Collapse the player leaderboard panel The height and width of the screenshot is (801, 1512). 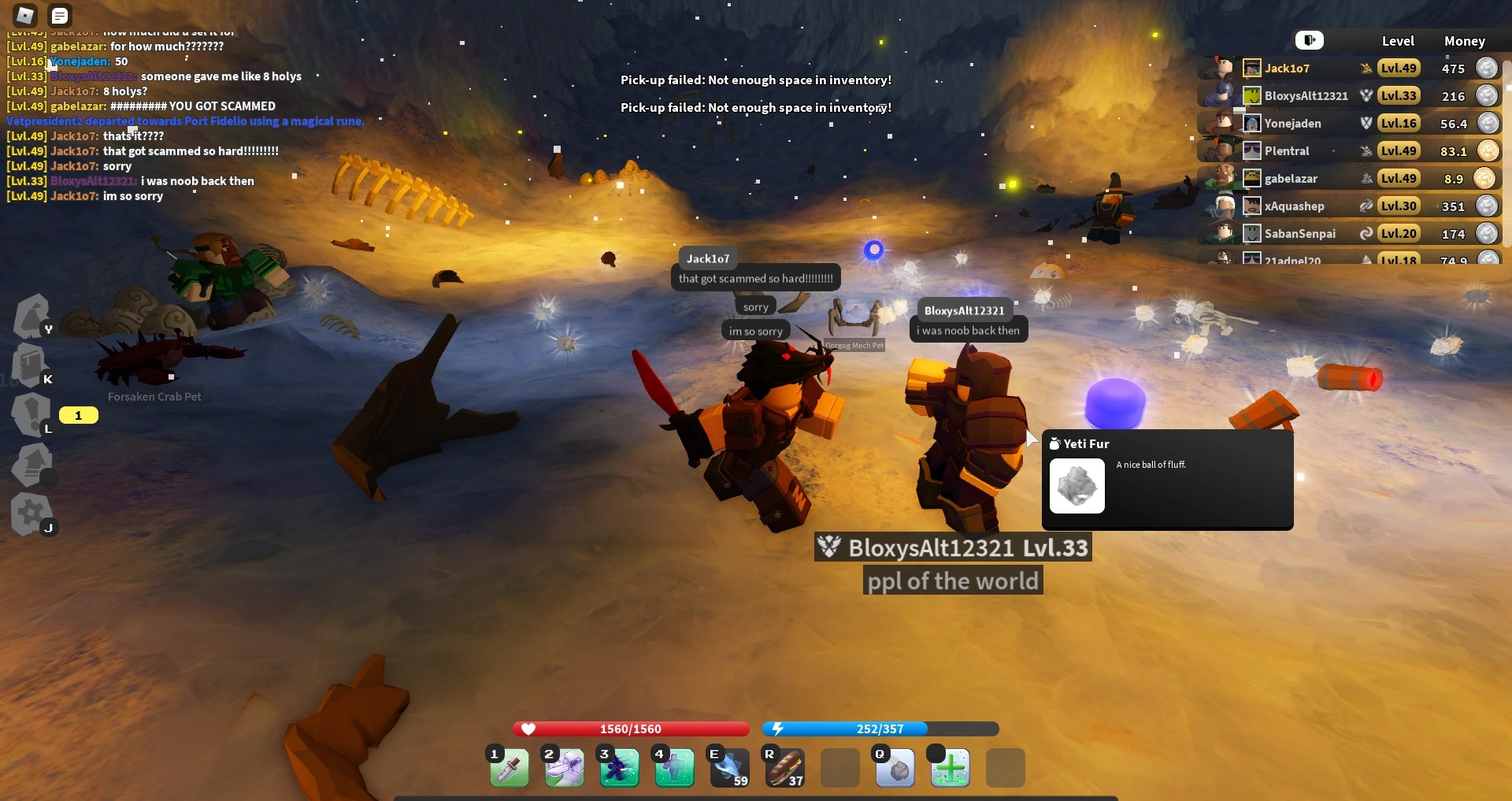pos(1309,40)
